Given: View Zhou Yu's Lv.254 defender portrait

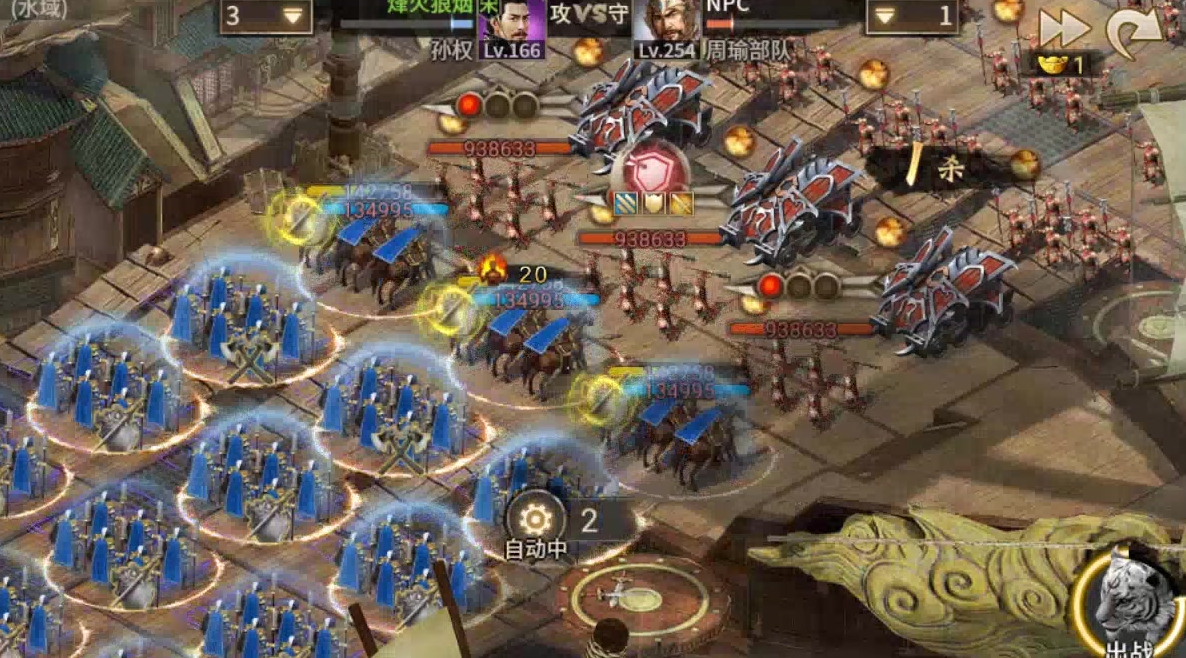Looking at the screenshot, I should [x=665, y=28].
